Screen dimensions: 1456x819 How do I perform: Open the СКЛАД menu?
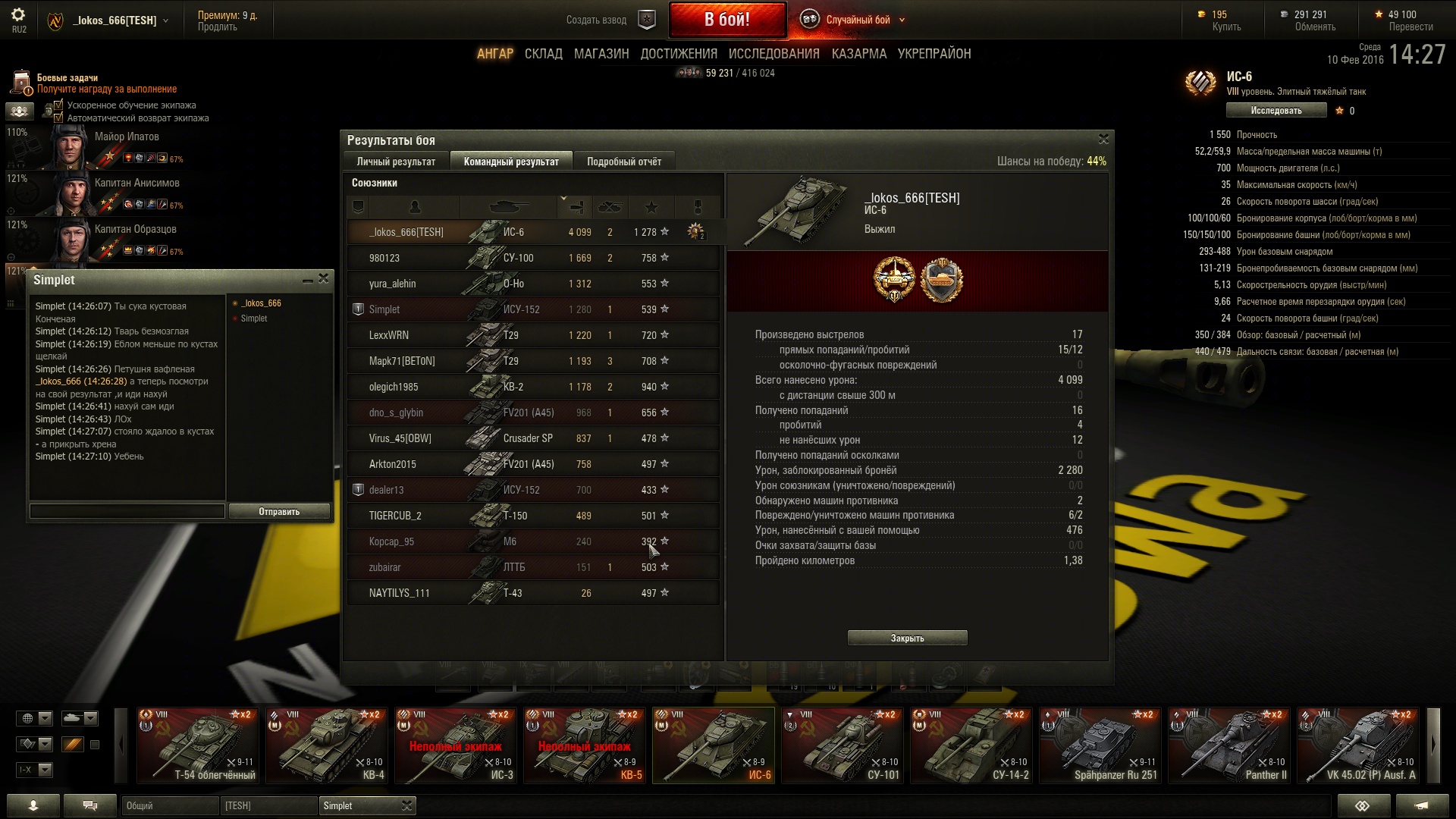(x=543, y=54)
